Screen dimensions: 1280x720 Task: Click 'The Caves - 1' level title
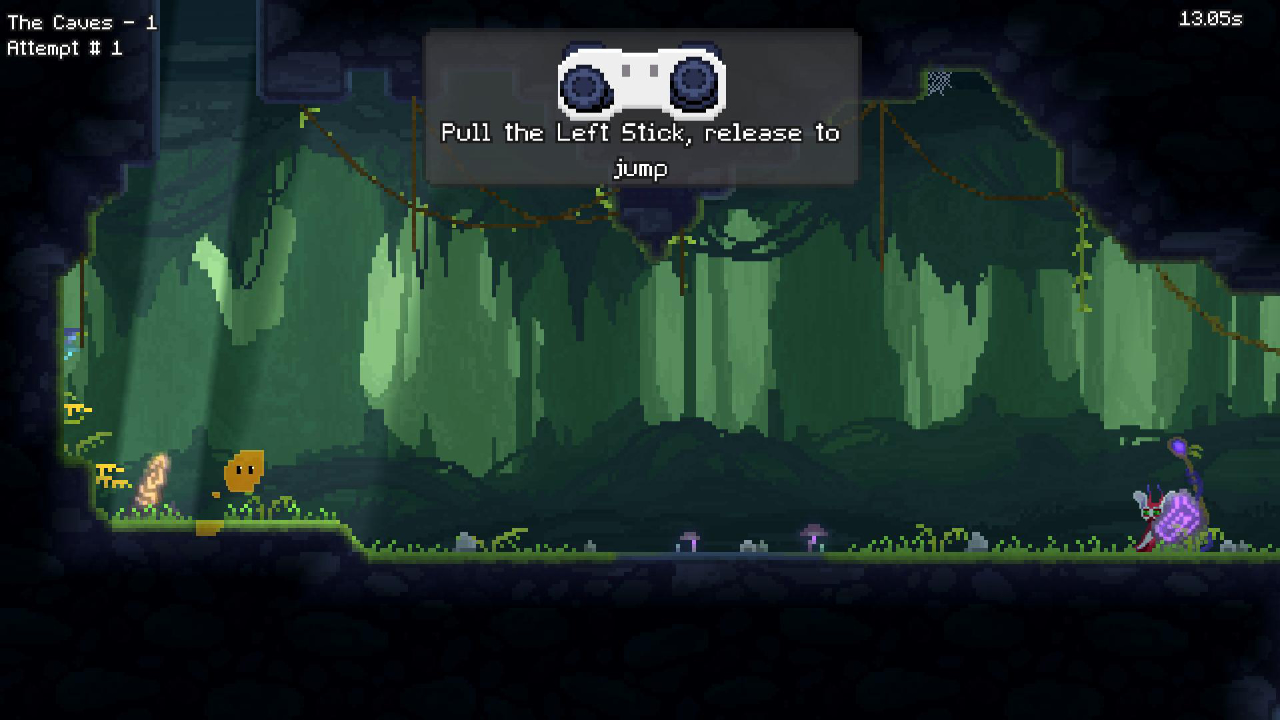(x=80, y=22)
